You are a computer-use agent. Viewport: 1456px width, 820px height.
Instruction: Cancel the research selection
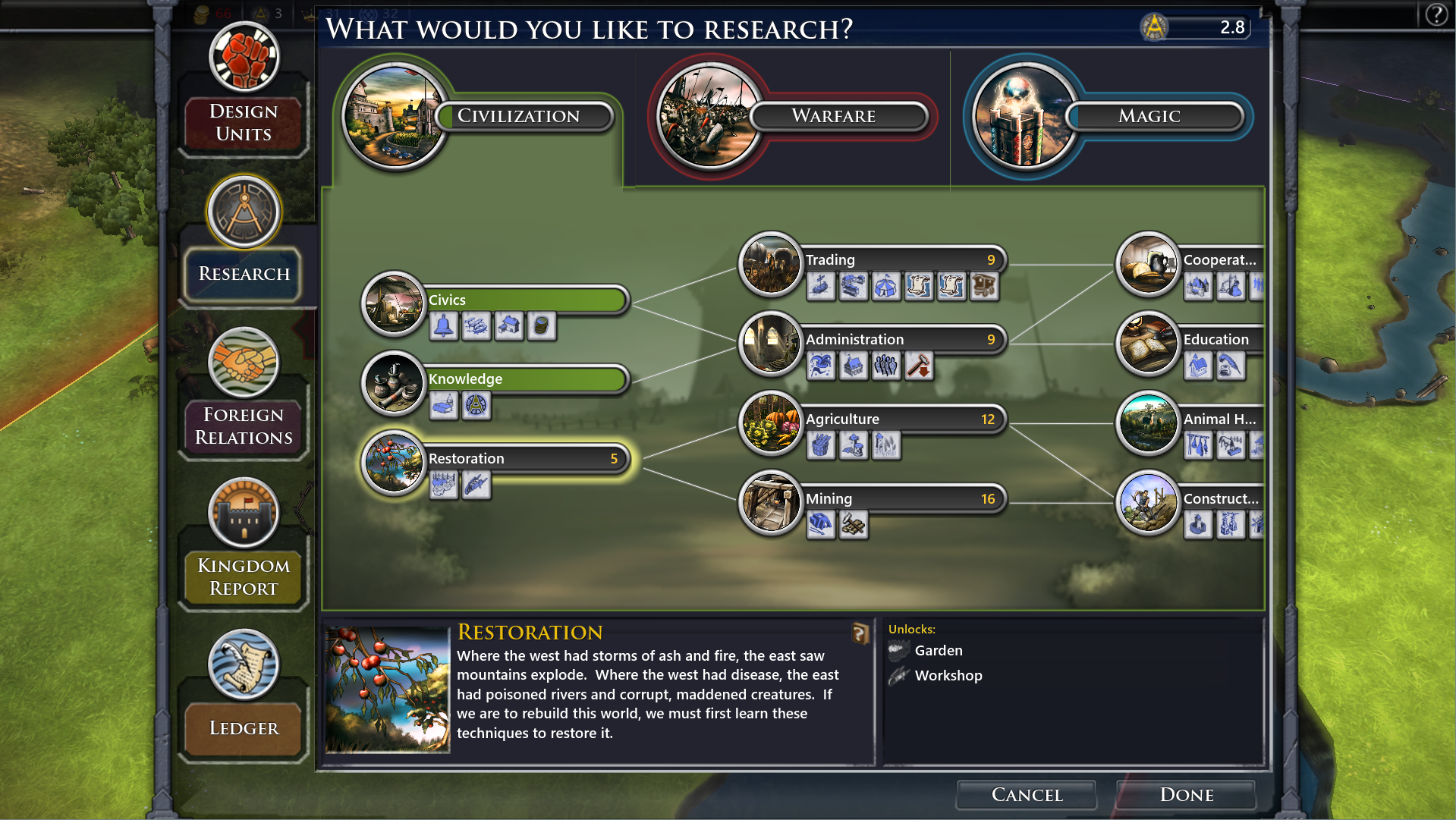1027,794
